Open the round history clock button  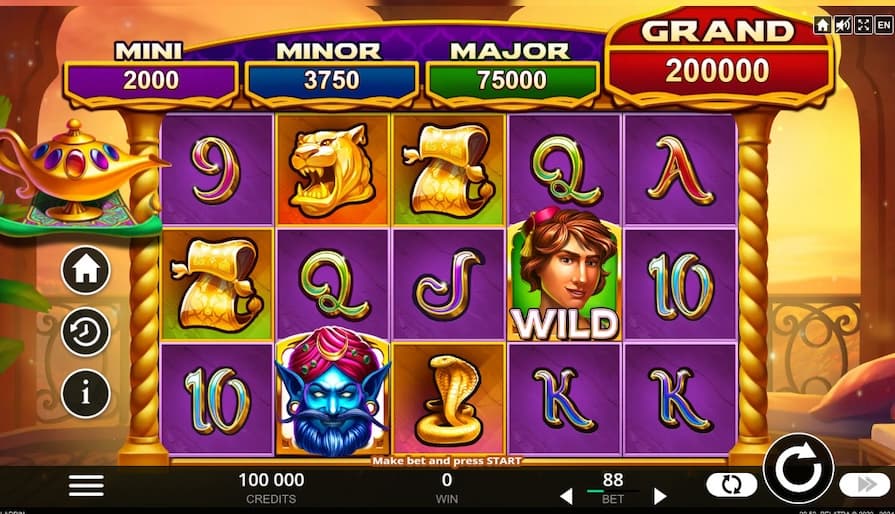86,332
